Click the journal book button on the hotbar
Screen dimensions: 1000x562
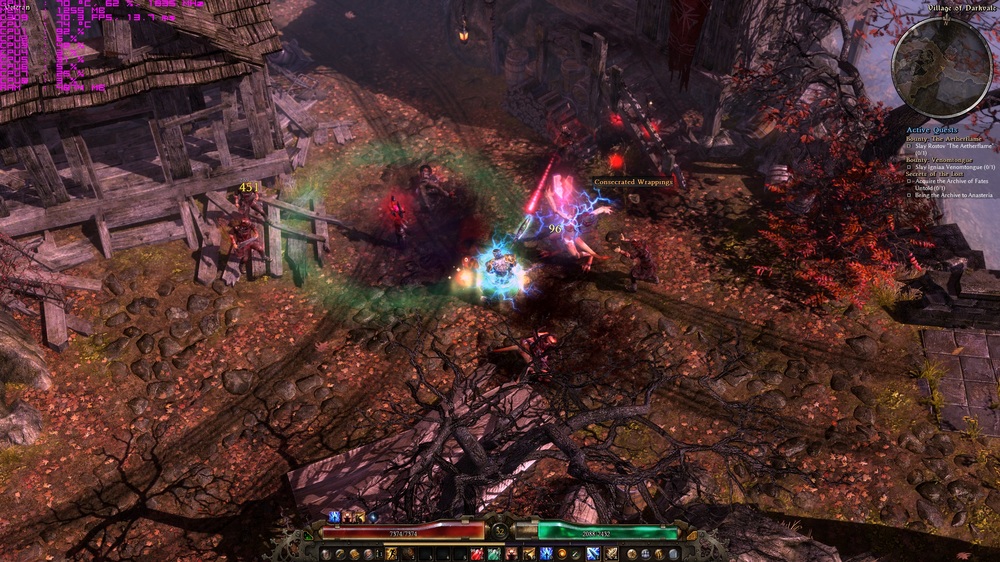click(354, 554)
